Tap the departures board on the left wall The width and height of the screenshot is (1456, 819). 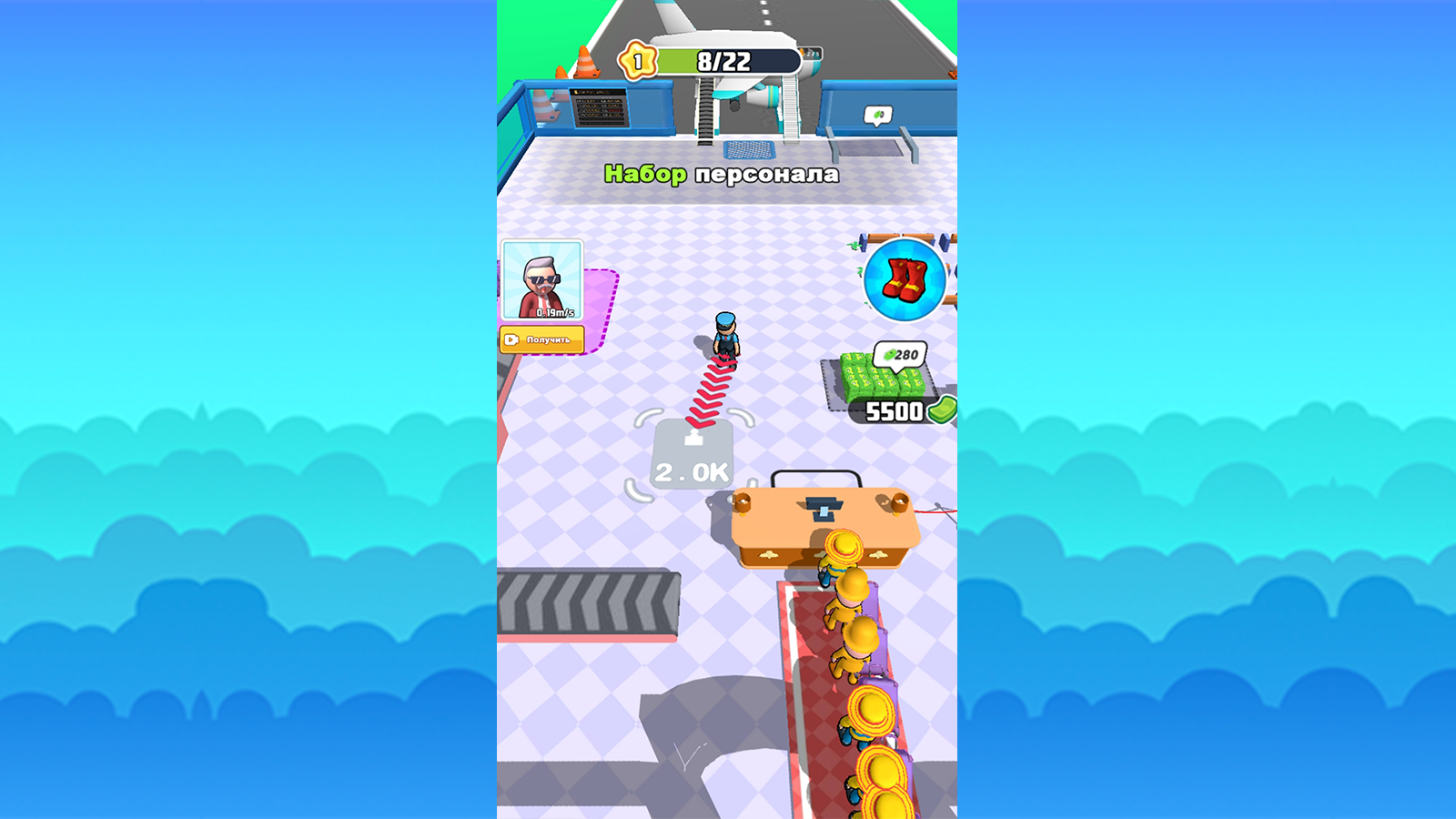601,109
